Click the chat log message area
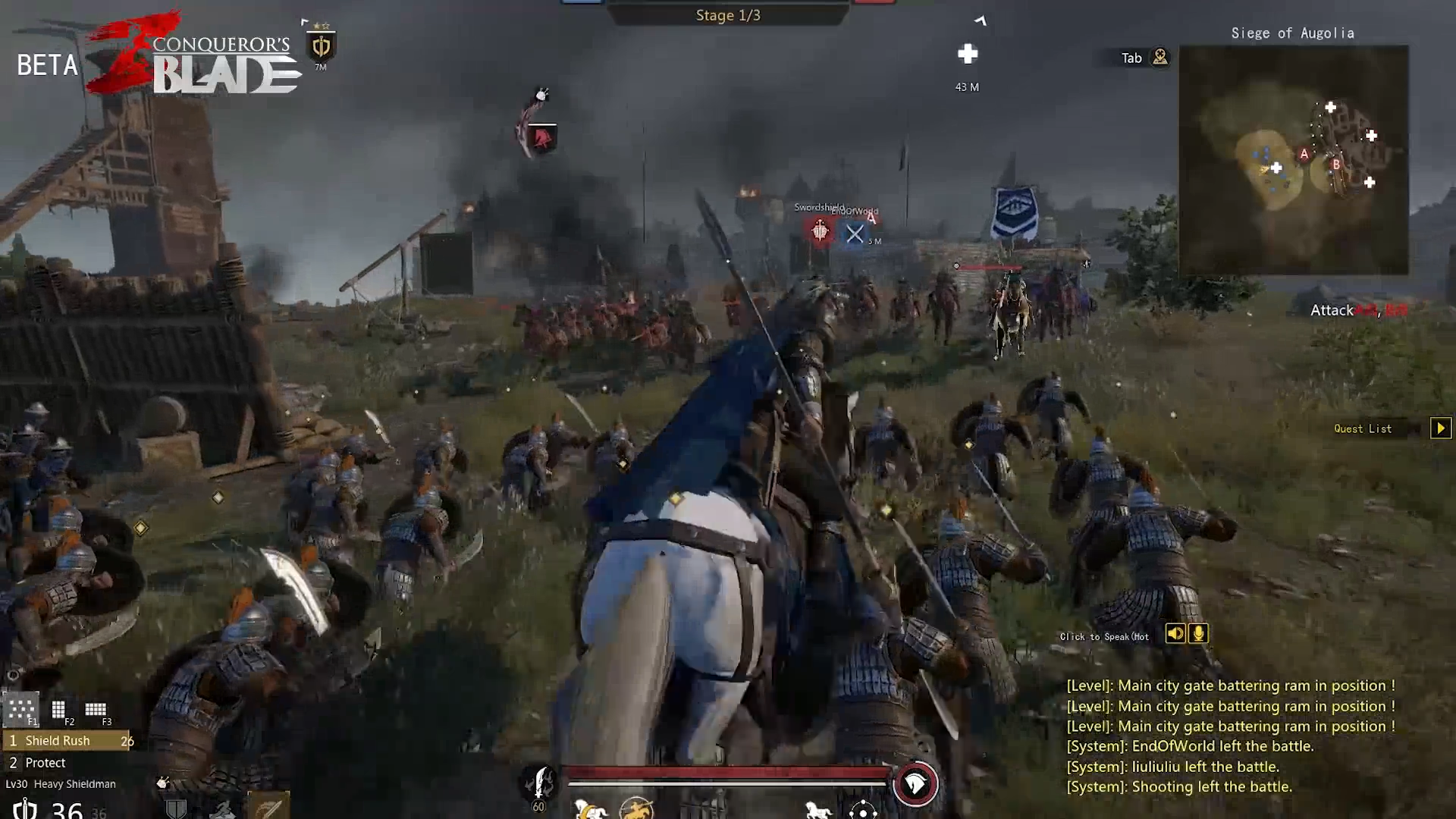The image size is (1456, 819). click(x=1230, y=736)
